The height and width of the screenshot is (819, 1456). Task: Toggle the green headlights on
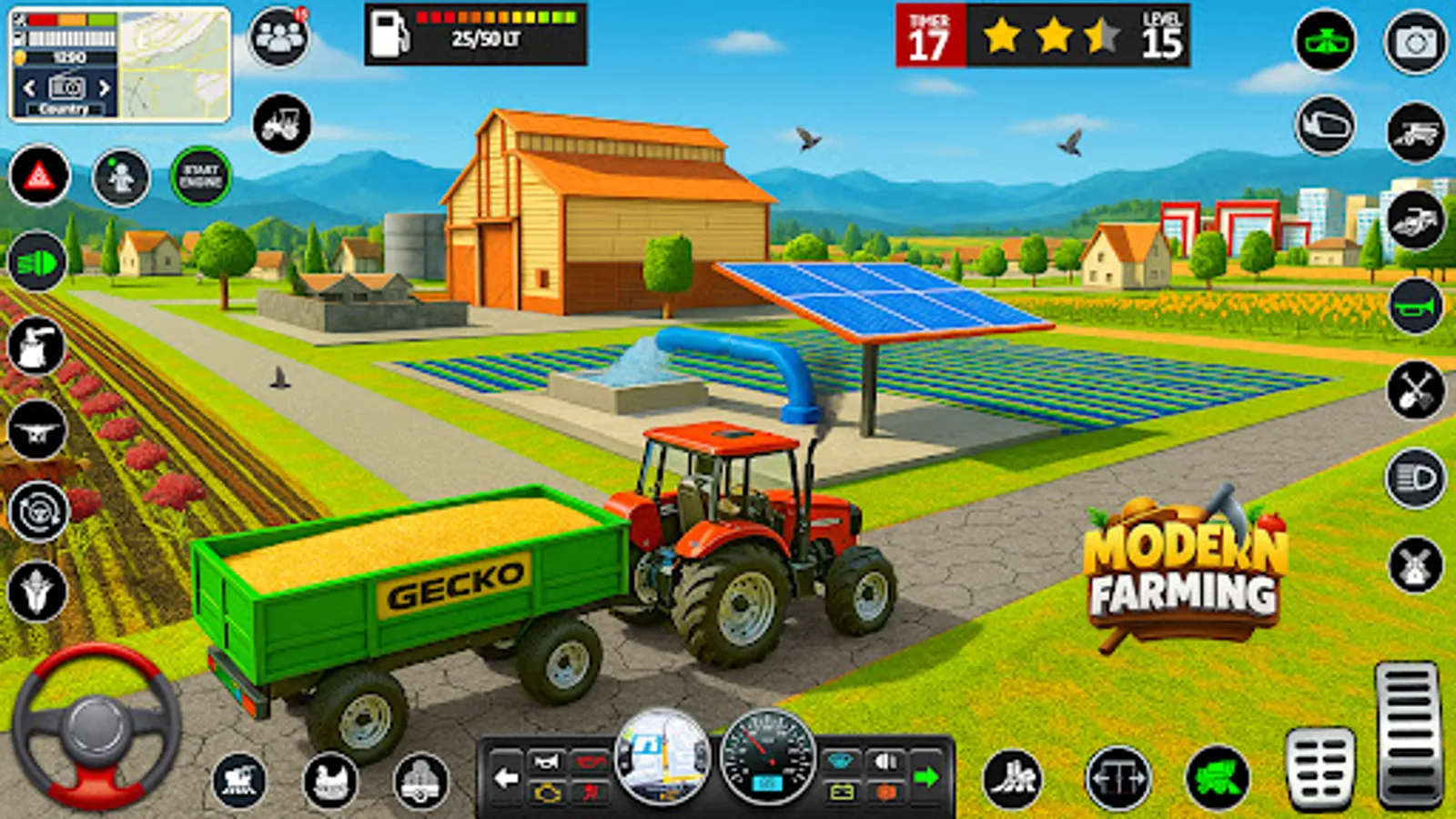coord(36,262)
